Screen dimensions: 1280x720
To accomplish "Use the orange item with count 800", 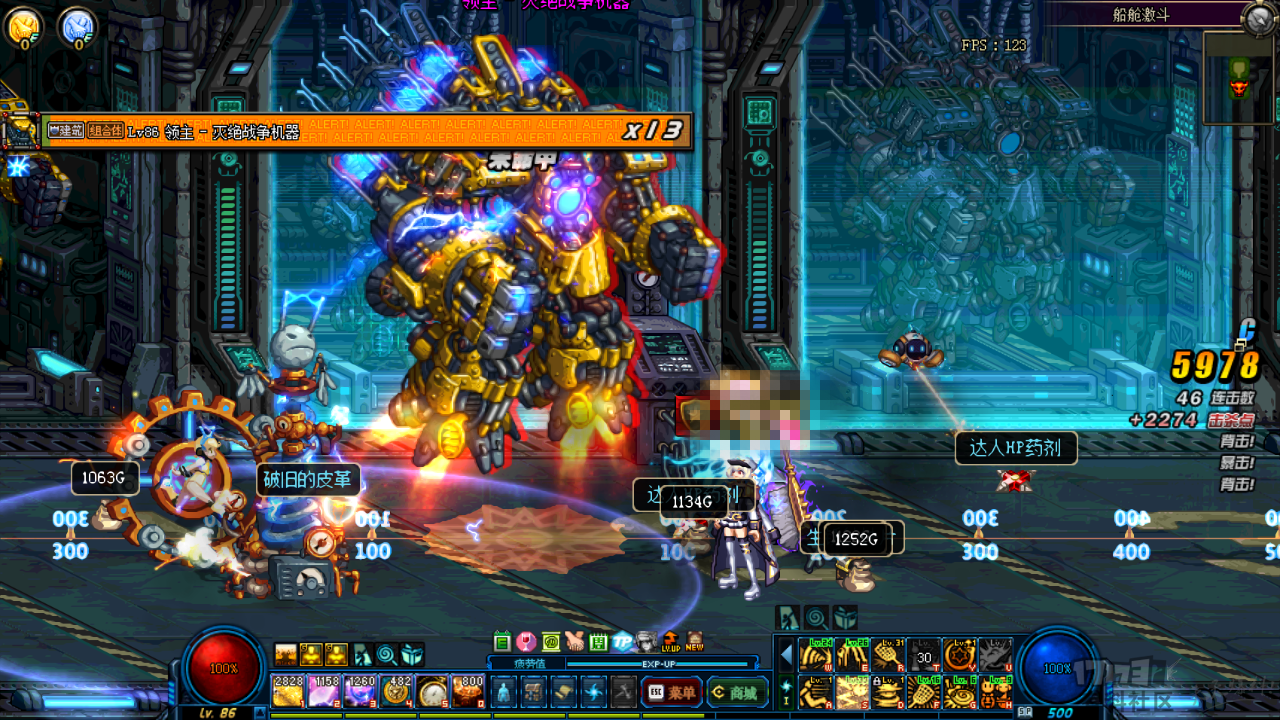I will 468,691.
